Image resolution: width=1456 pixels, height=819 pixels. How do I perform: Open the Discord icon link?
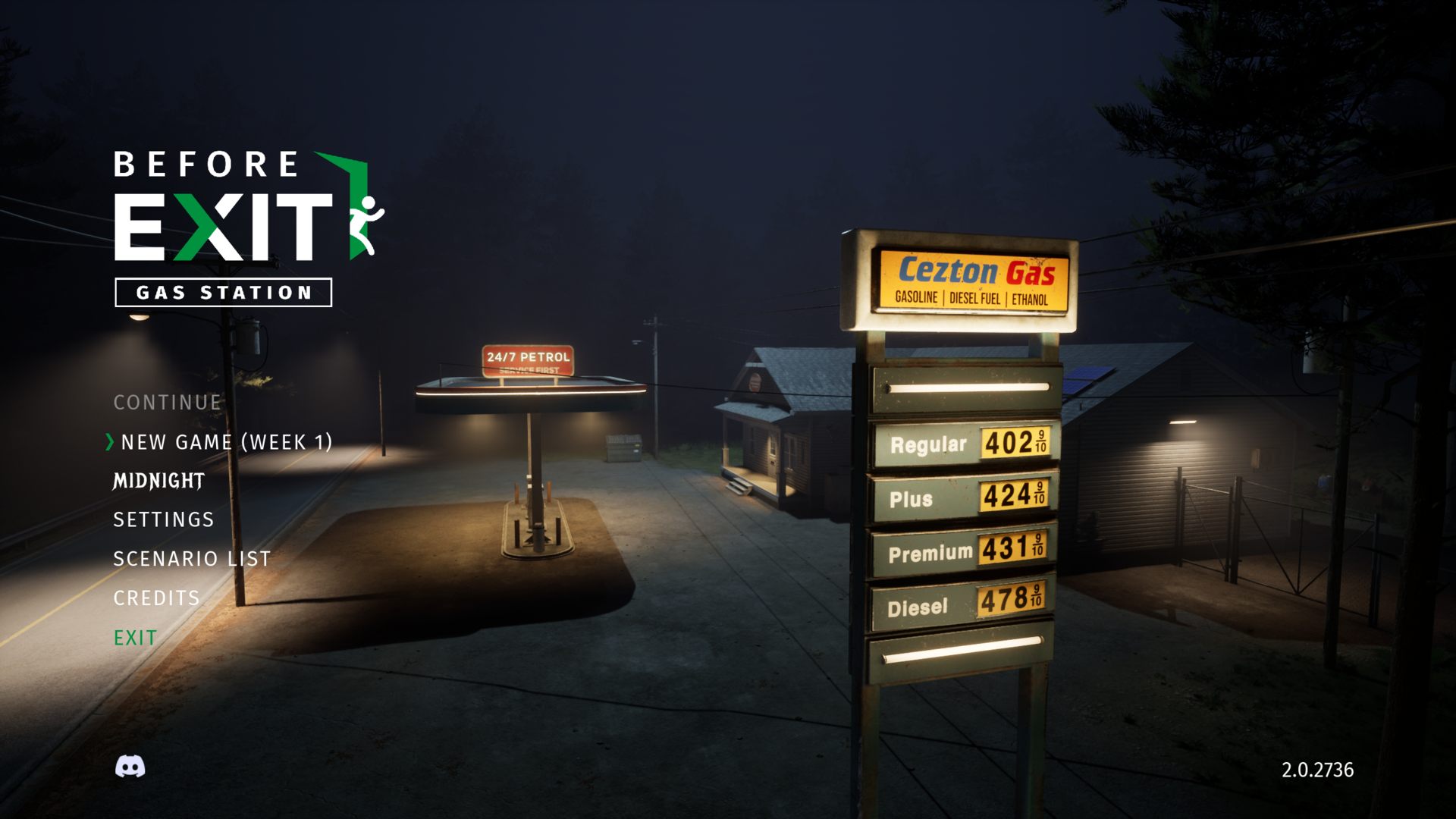pos(130,767)
